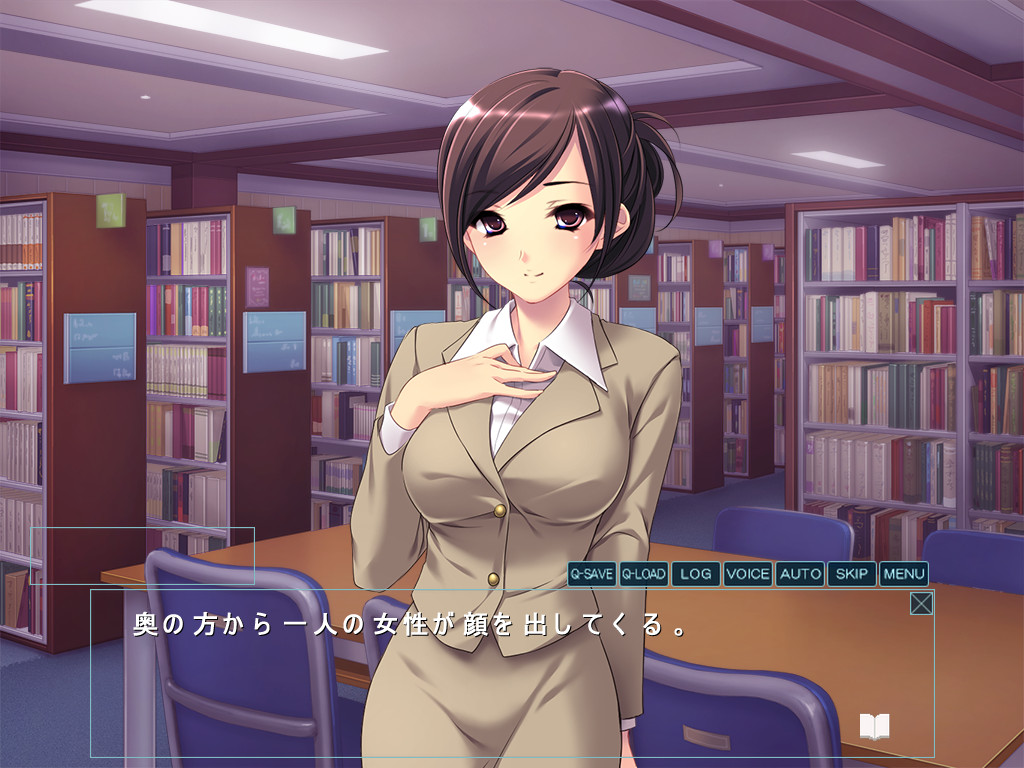Activate SKIP to fast-forward dialogue
This screenshot has width=1024, height=768.
click(x=852, y=574)
